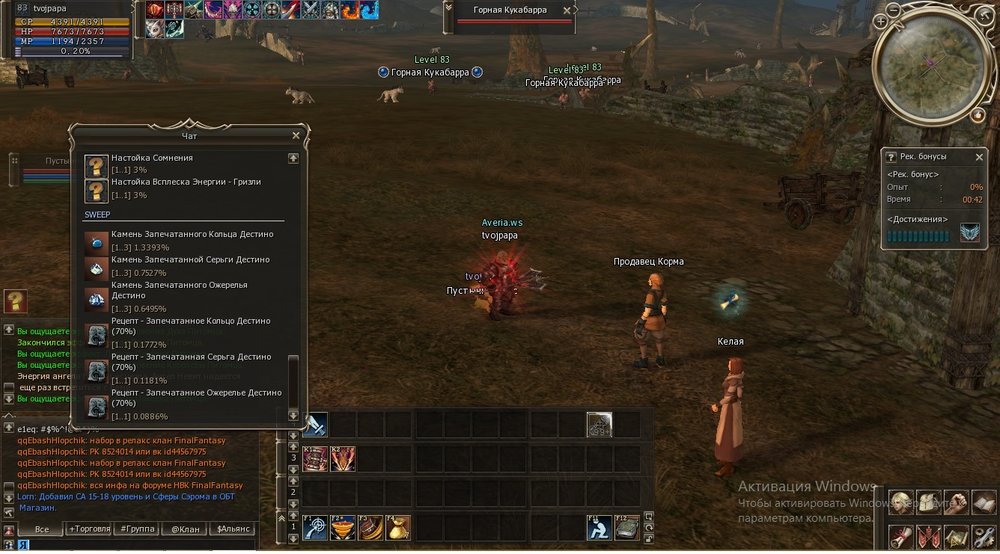Activate the K1 skill on hotbar three
The height and width of the screenshot is (554, 1000).
coord(316,459)
